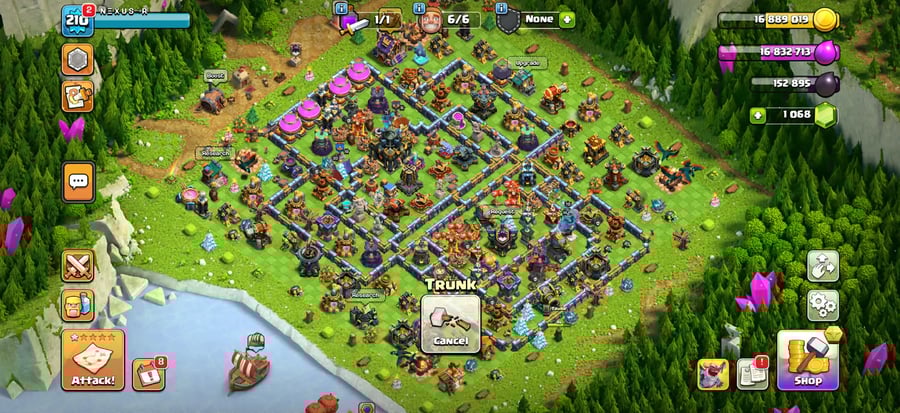Open the Shop
Viewport: 900px width, 413px height.
[x=808, y=360]
